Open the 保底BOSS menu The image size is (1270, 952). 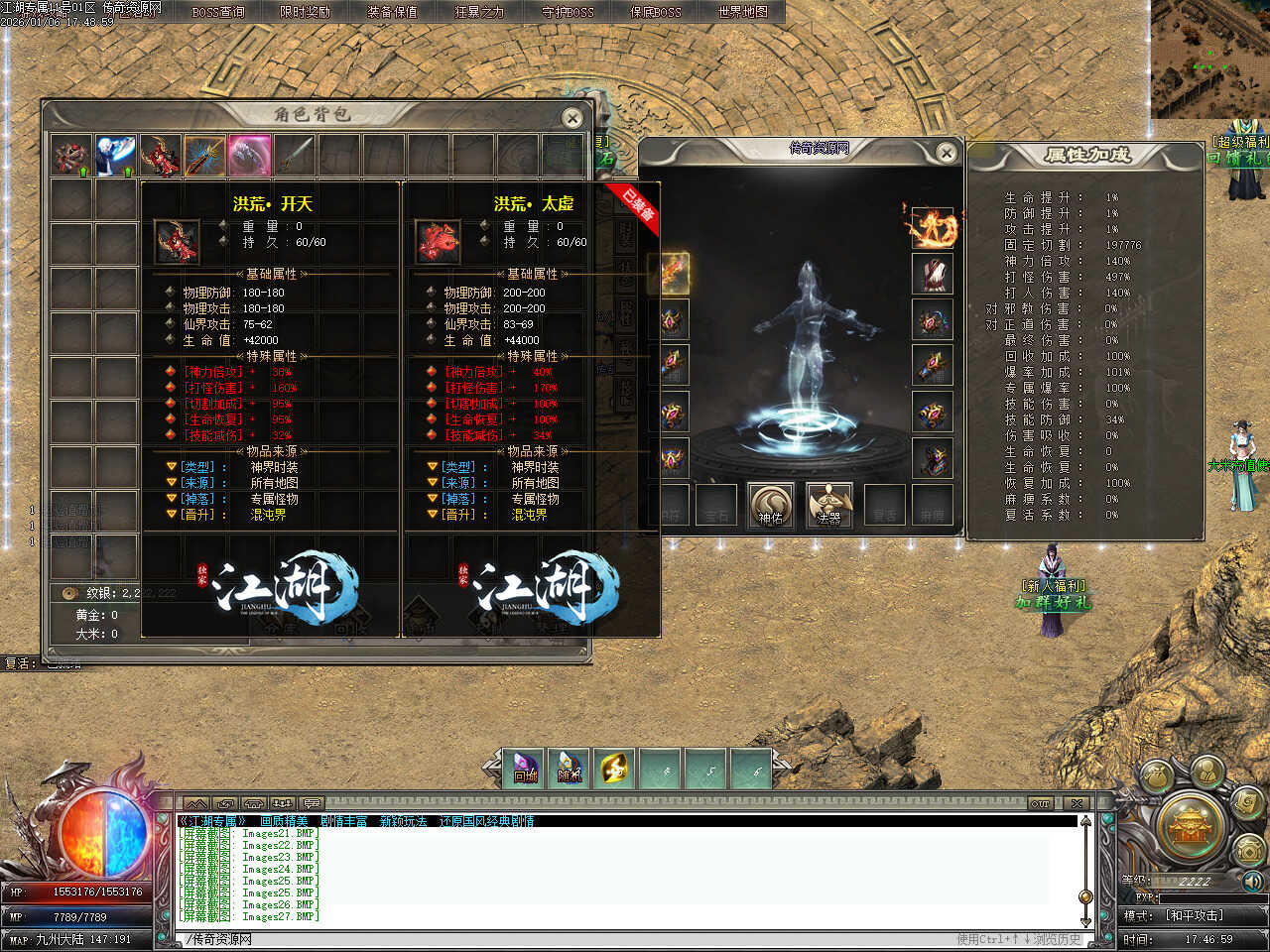pyautogui.click(x=655, y=12)
